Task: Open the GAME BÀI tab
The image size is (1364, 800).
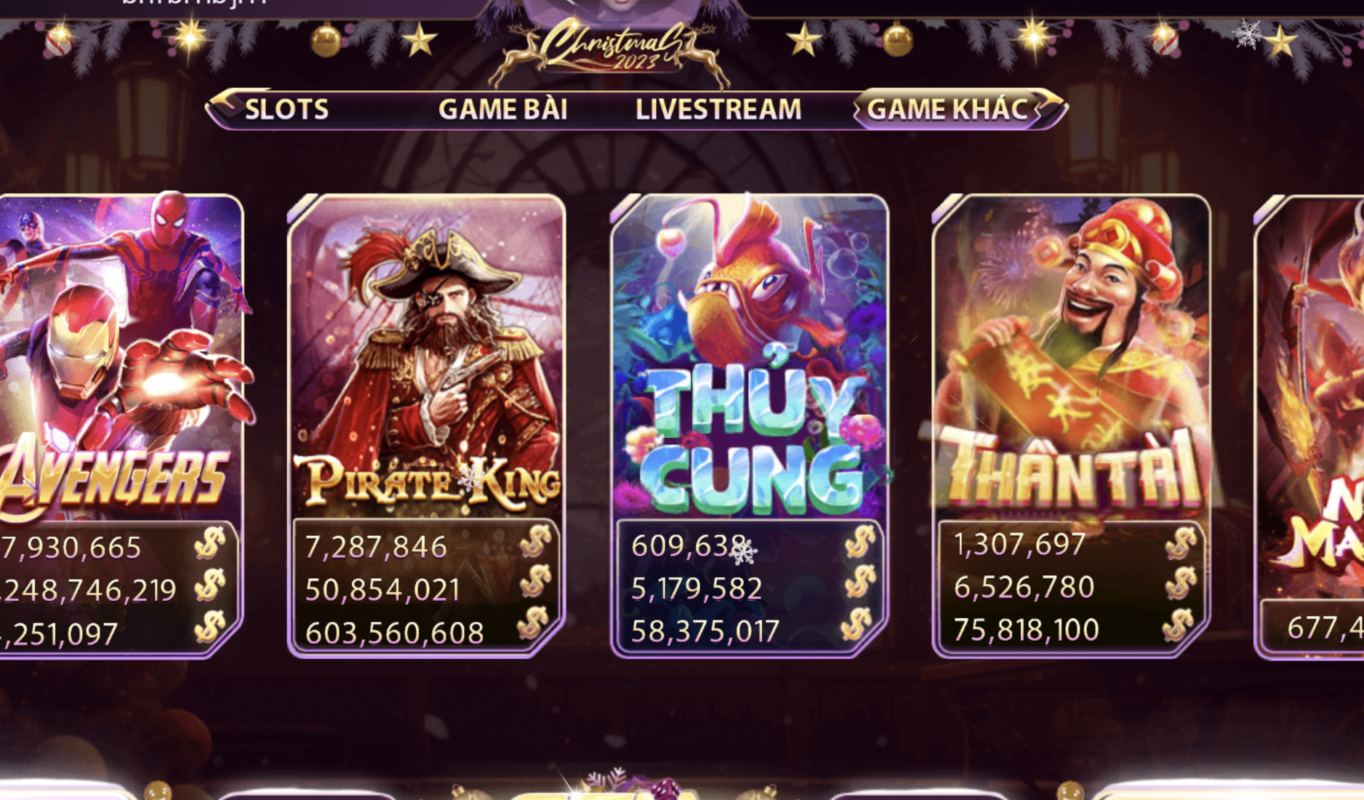Action: (503, 108)
